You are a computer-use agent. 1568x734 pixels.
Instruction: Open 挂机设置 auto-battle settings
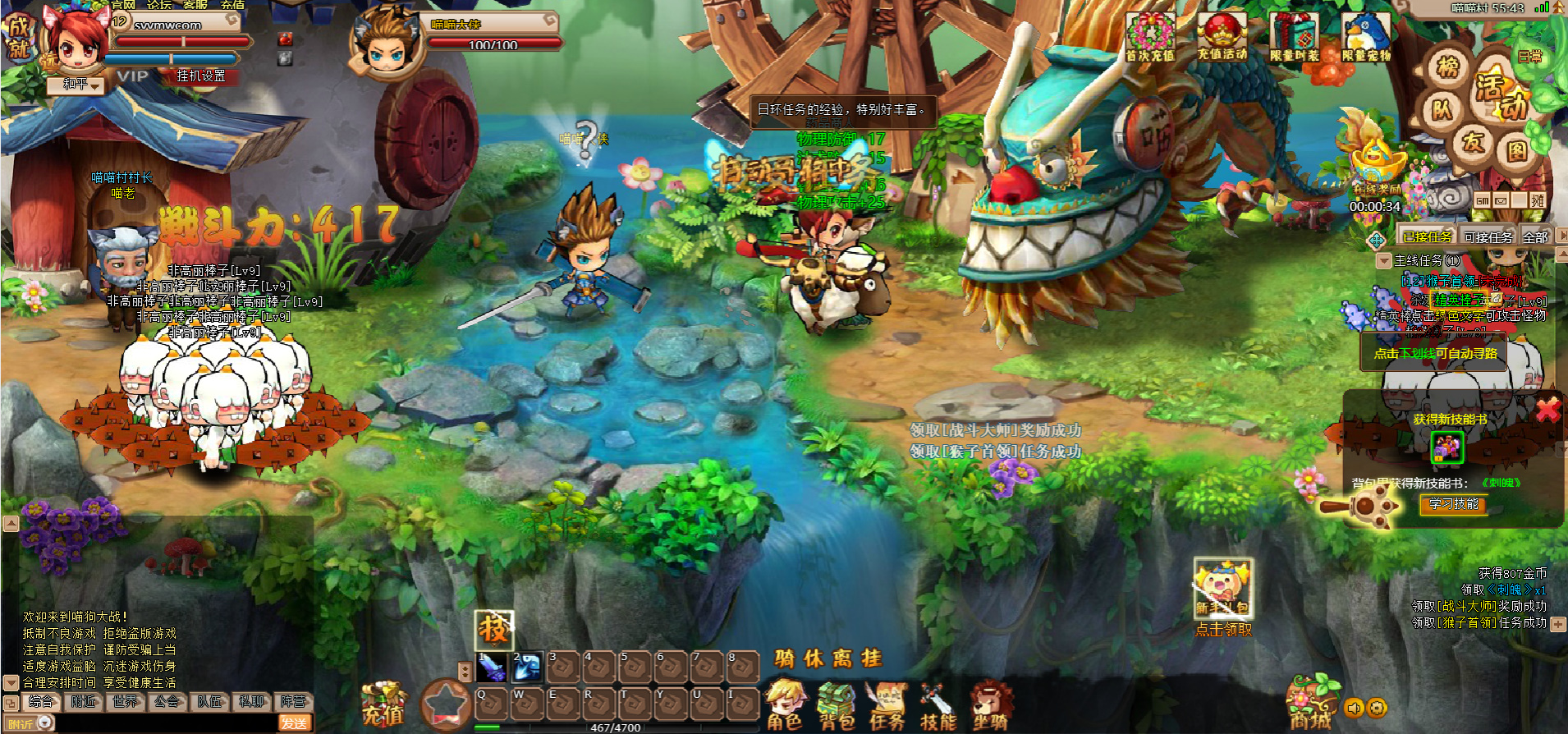[201, 76]
